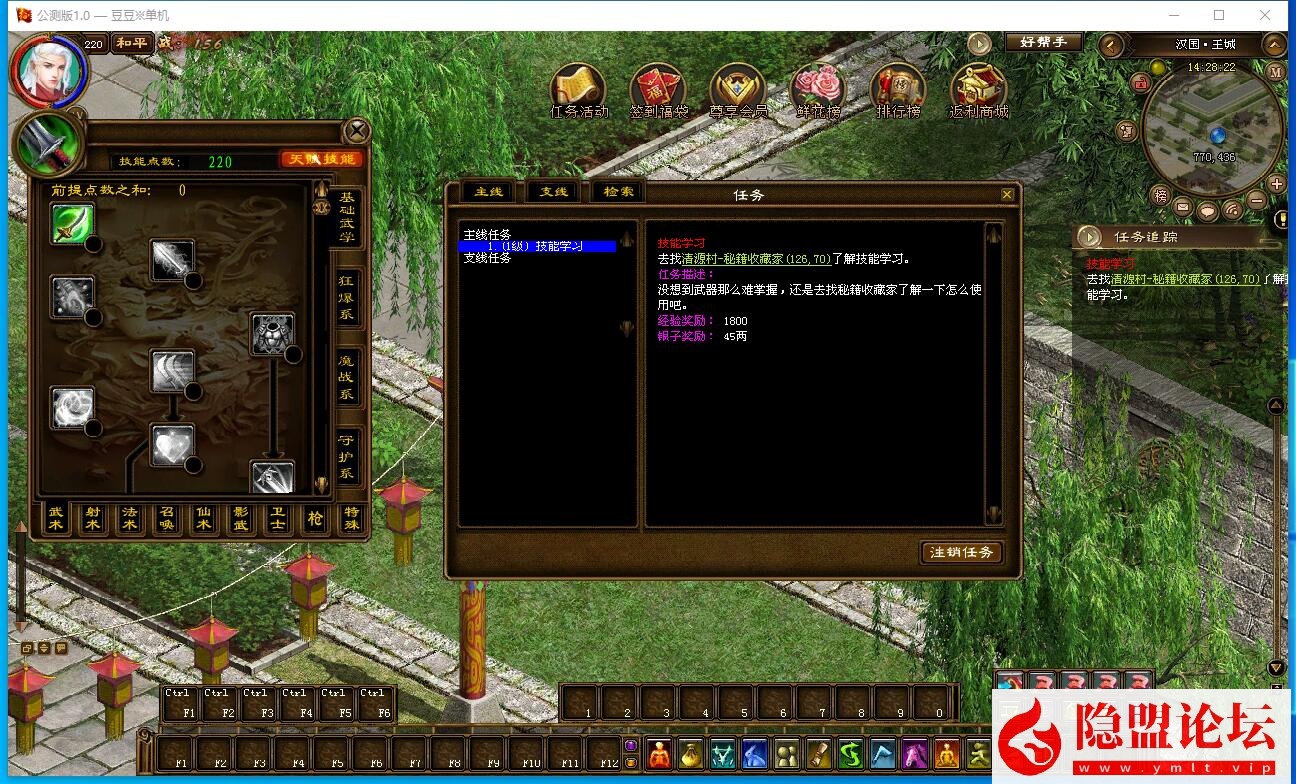
Task: Close the 任务 quest window
Action: tap(1007, 195)
